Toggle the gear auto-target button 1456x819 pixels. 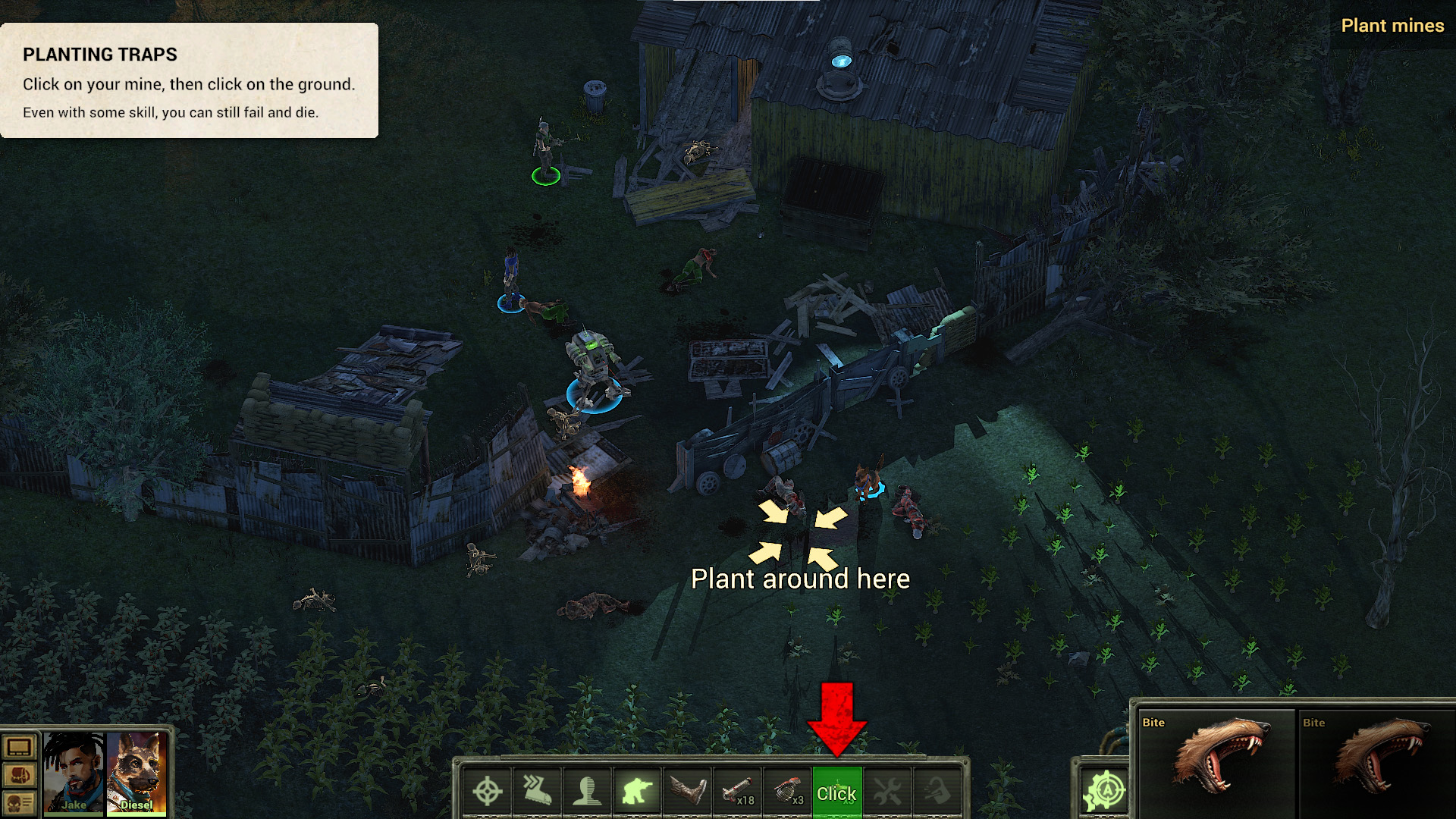click(x=1104, y=792)
